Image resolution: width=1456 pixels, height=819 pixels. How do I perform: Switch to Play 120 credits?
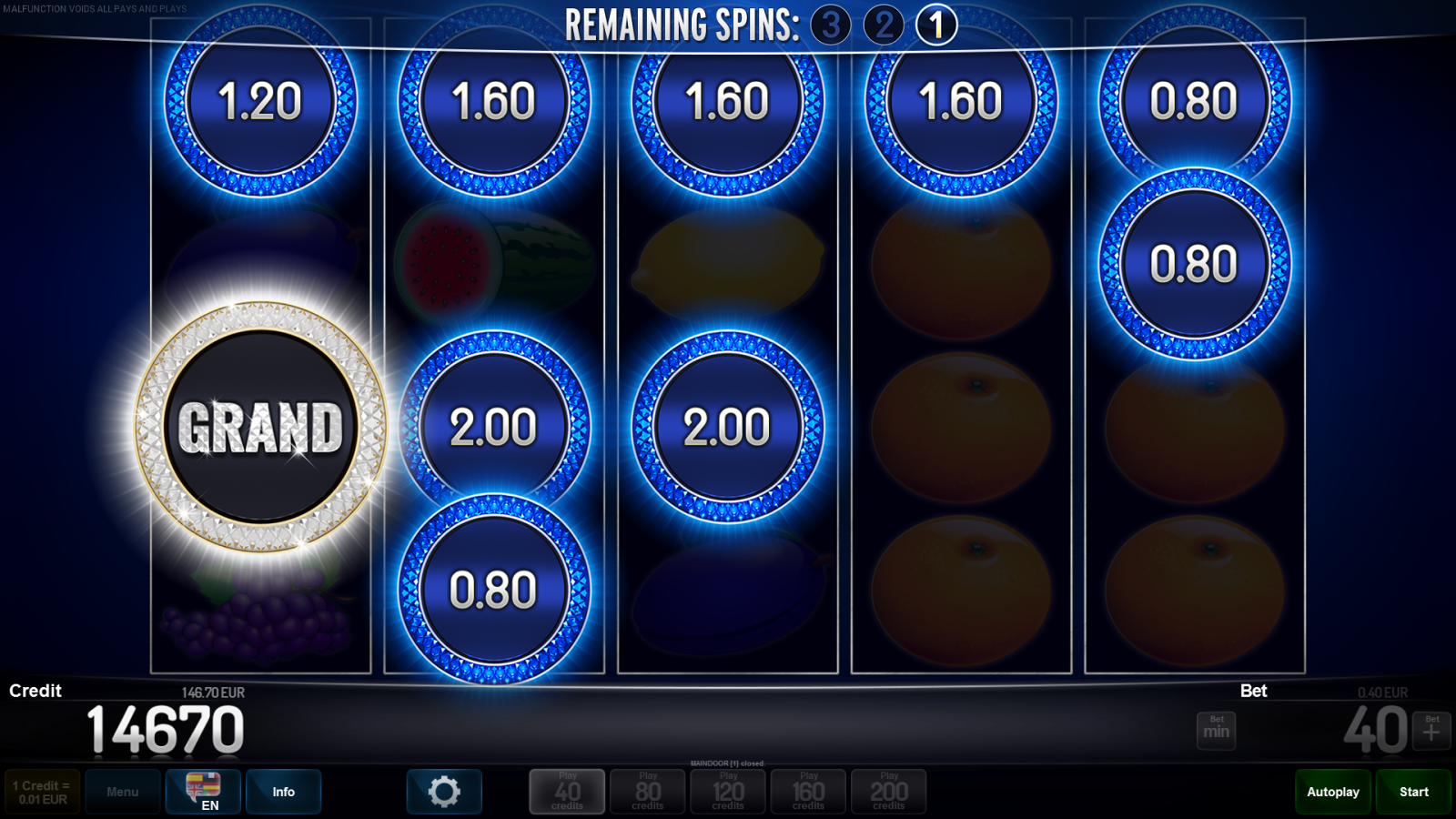pos(728,791)
